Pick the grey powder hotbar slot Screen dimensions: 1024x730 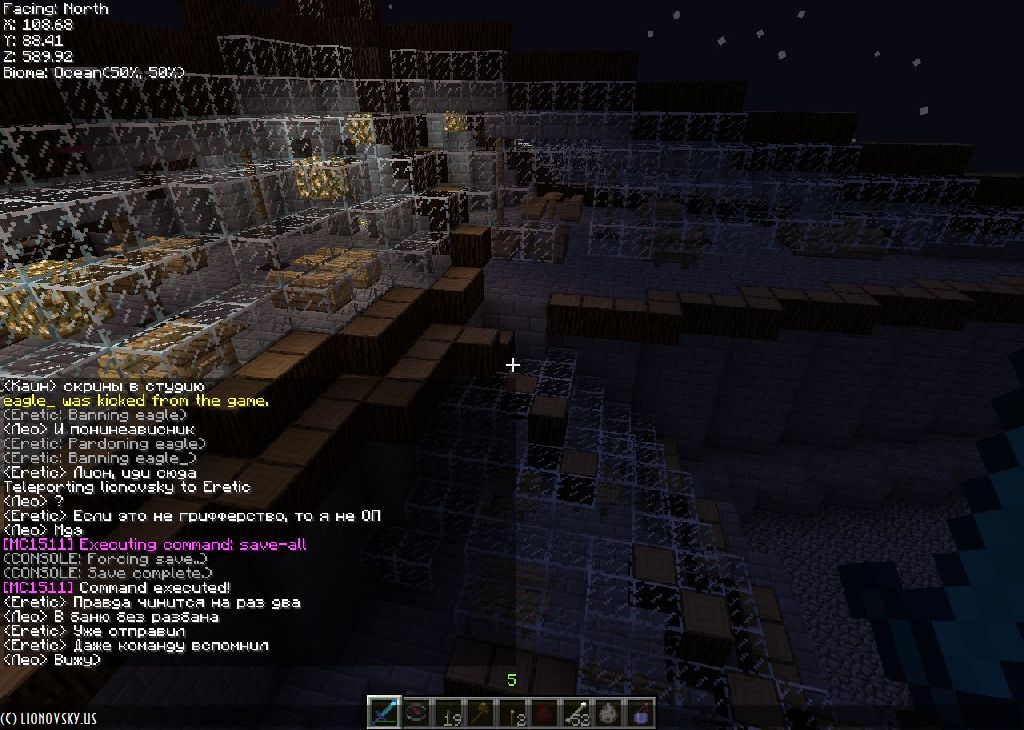tap(608, 712)
